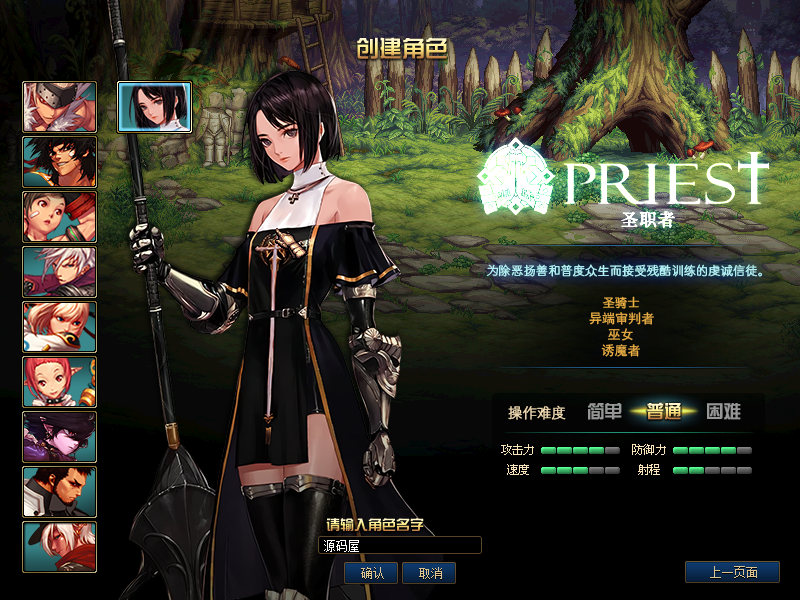Cancel with the 取消 button

point(430,573)
